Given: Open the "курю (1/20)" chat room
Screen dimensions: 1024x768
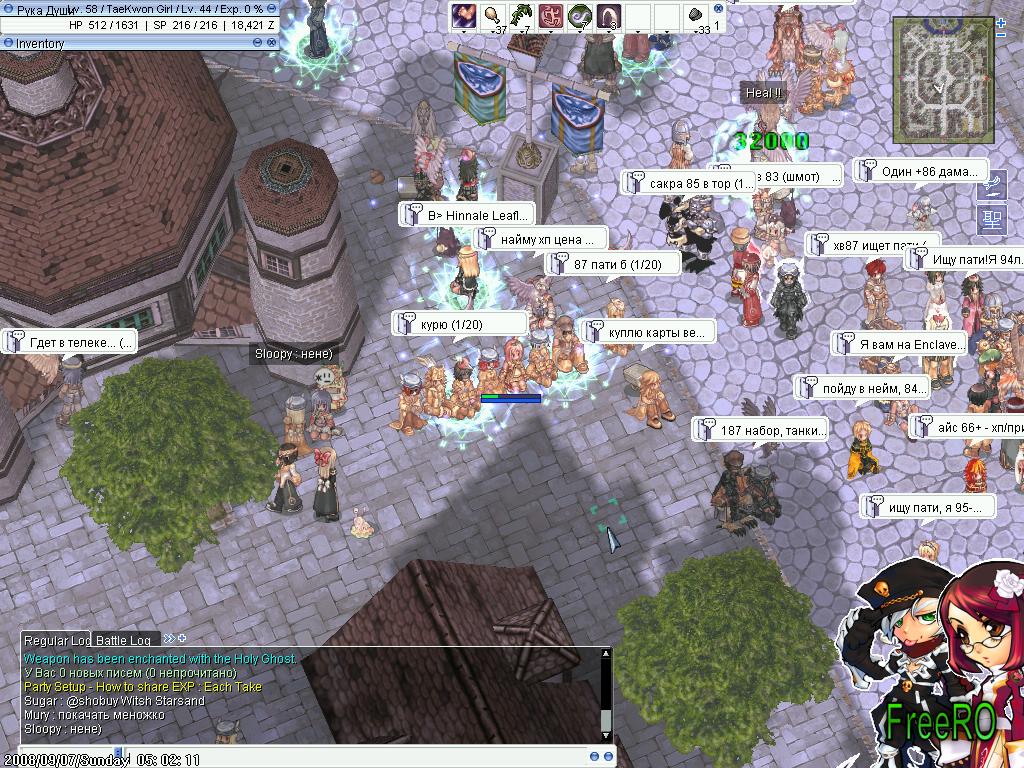Looking at the screenshot, I should pos(460,324).
